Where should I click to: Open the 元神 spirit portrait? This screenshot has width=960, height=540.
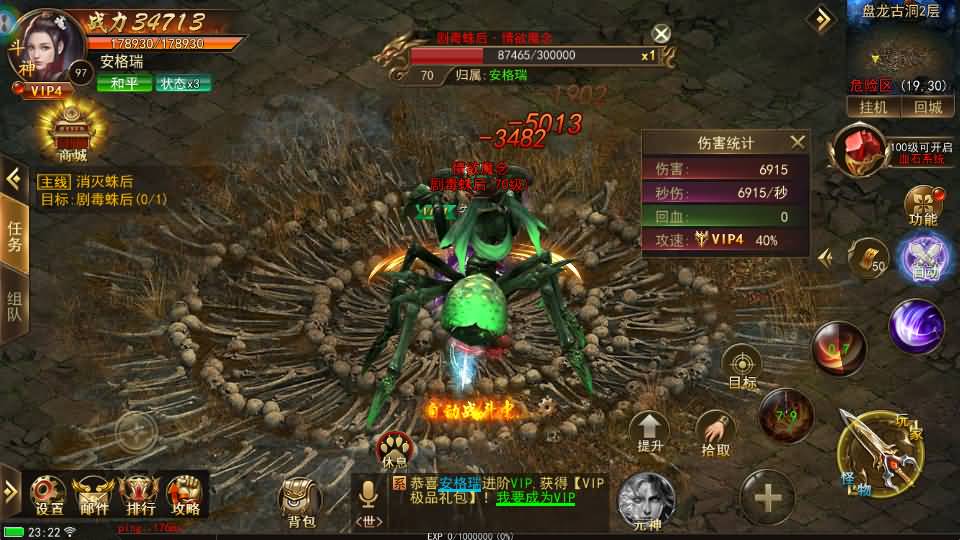point(647,500)
